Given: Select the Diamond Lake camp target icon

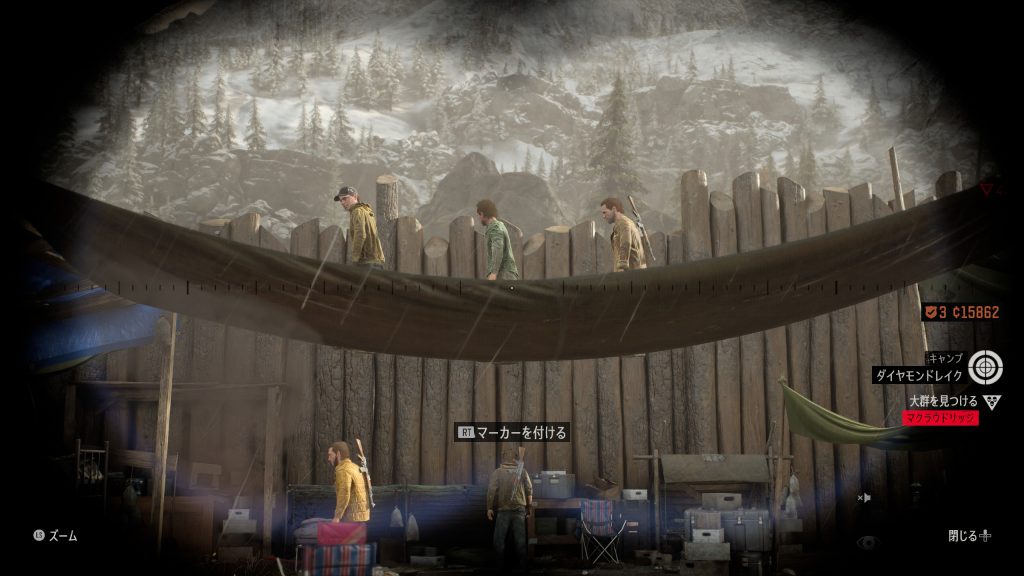Looking at the screenshot, I should tap(985, 366).
